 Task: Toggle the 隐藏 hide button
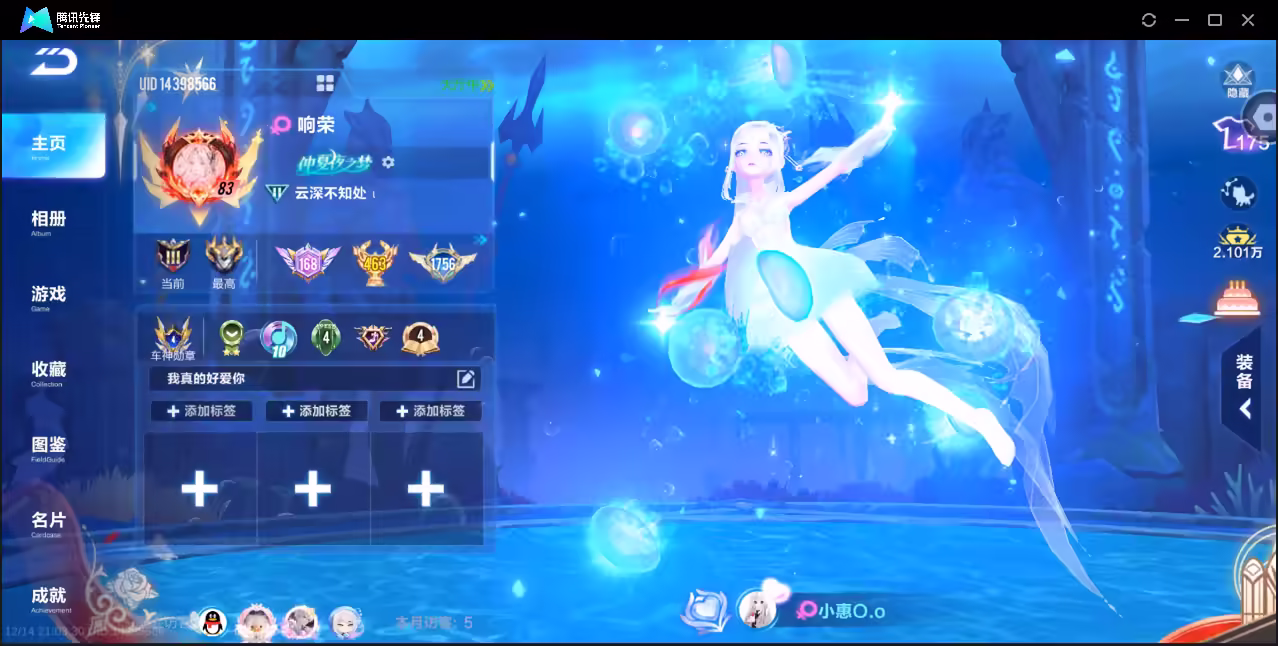click(x=1238, y=80)
